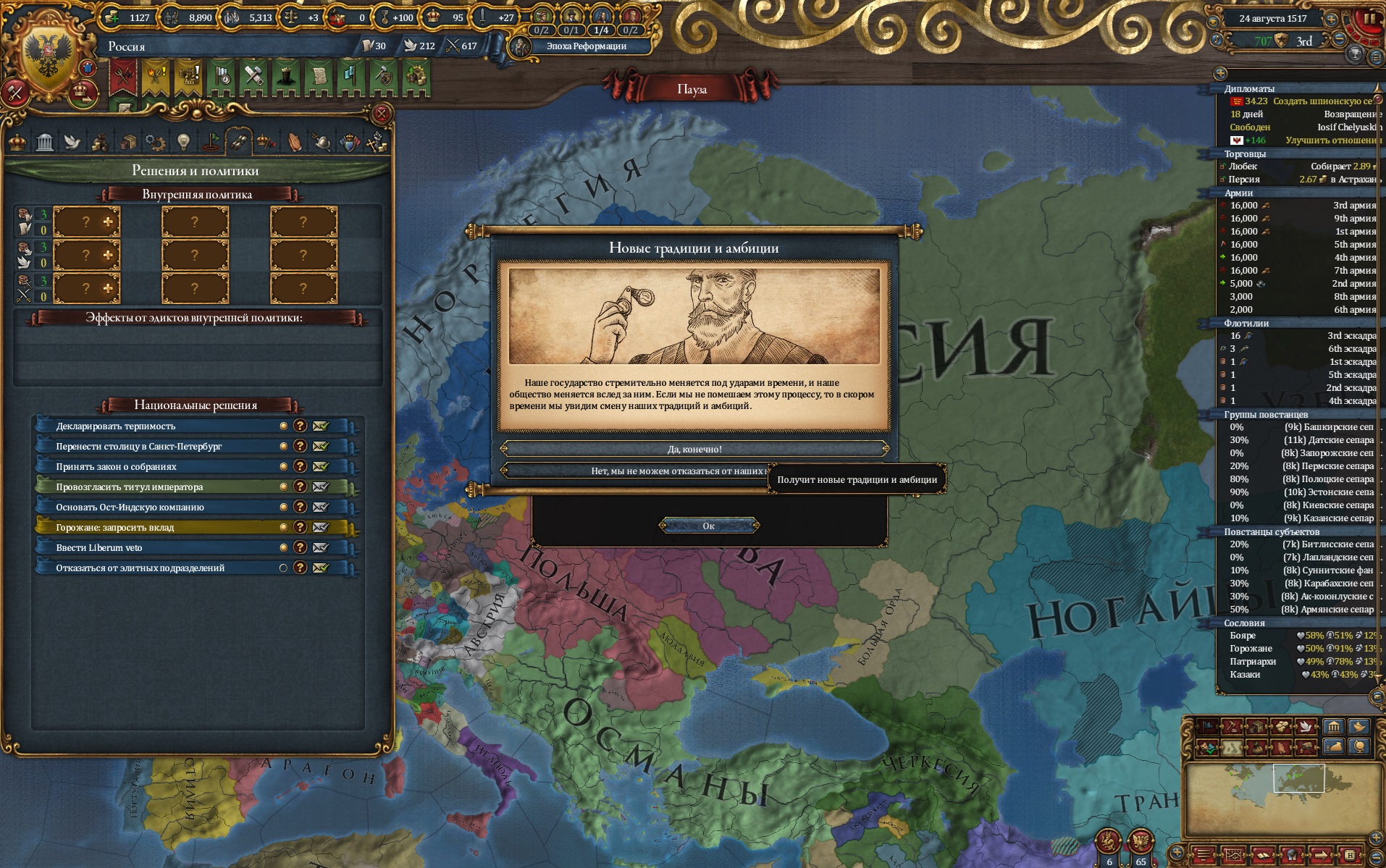Image resolution: width=1386 pixels, height=868 pixels.
Task: Open the Эпоха Реформации age panel
Action: click(585, 46)
